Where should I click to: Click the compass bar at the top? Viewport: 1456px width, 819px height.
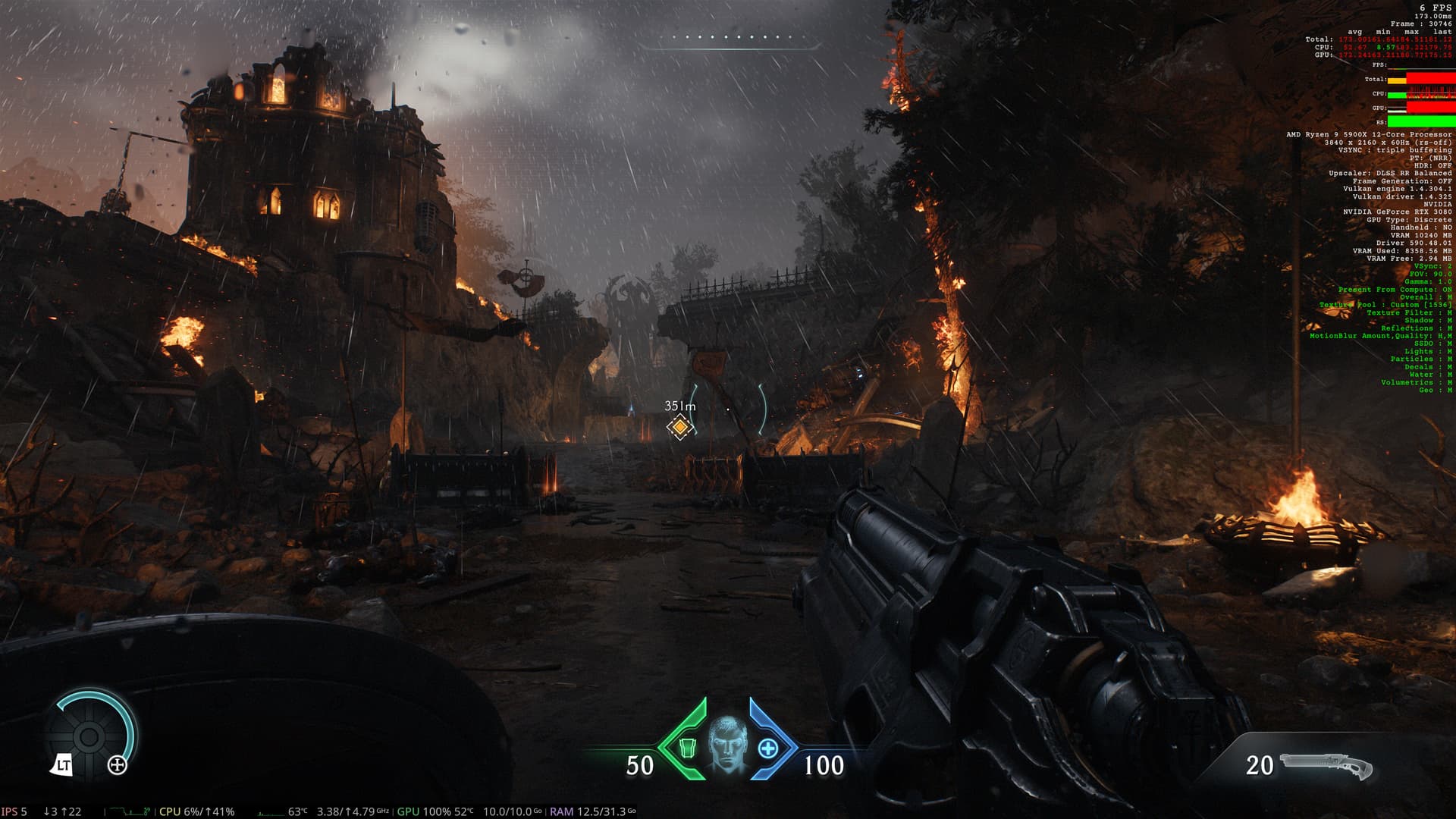point(730,41)
